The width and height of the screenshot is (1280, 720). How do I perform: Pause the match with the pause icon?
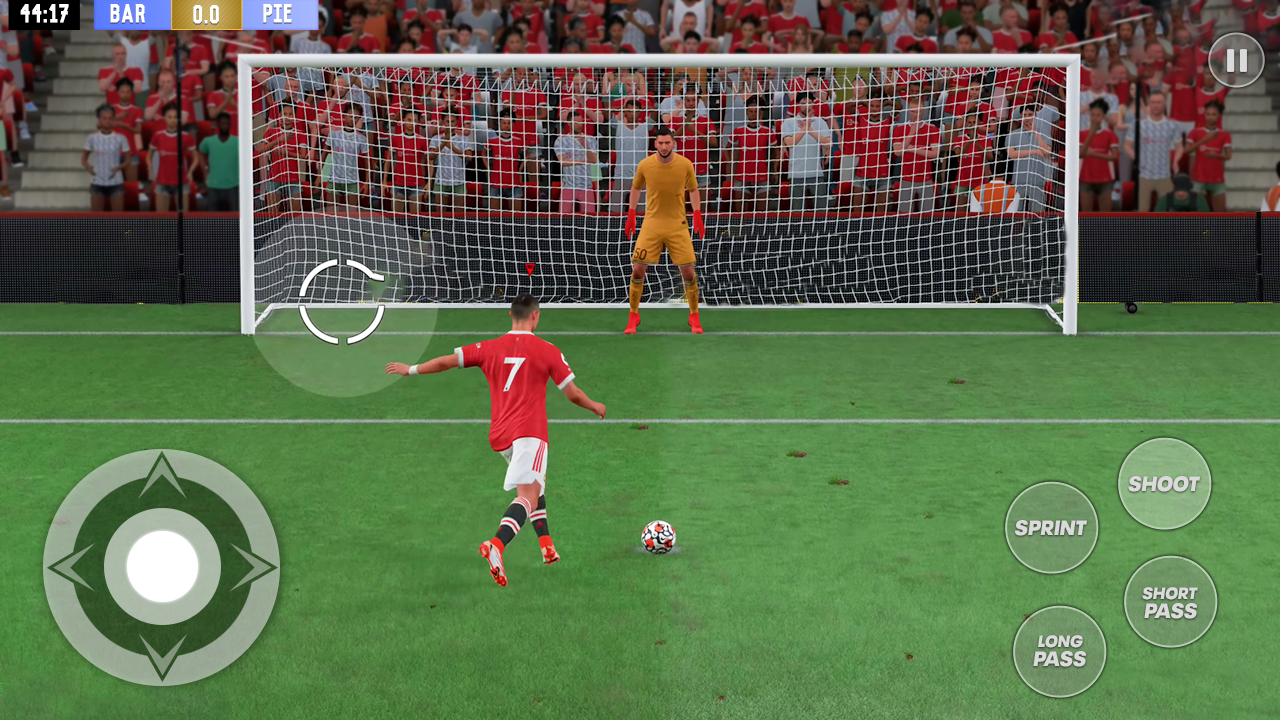(x=1236, y=61)
